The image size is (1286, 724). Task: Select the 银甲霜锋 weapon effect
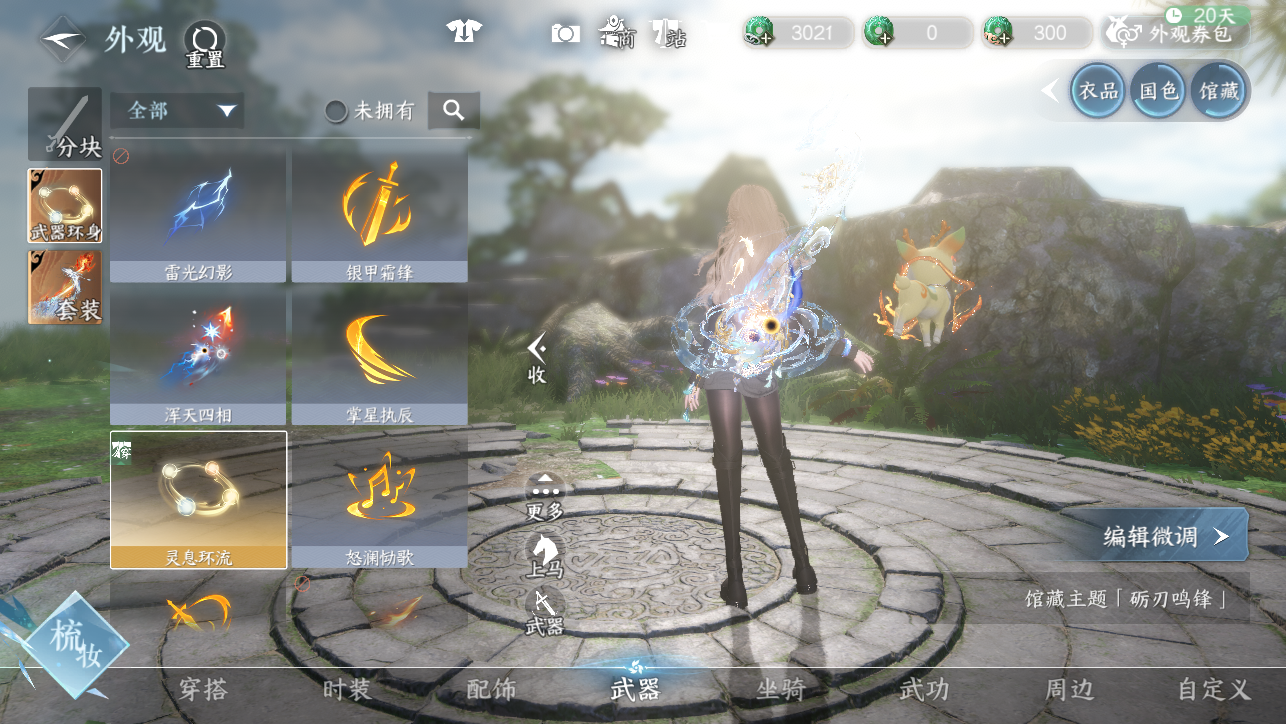pos(379,214)
